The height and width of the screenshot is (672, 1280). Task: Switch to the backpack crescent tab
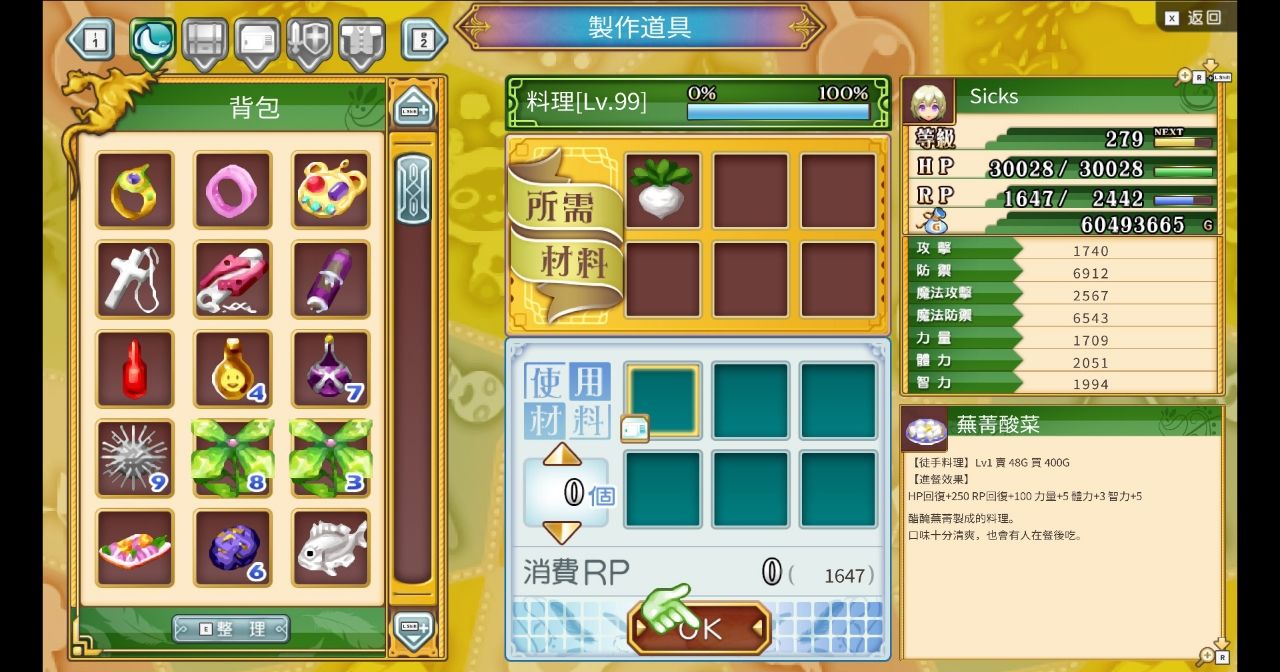coord(152,40)
